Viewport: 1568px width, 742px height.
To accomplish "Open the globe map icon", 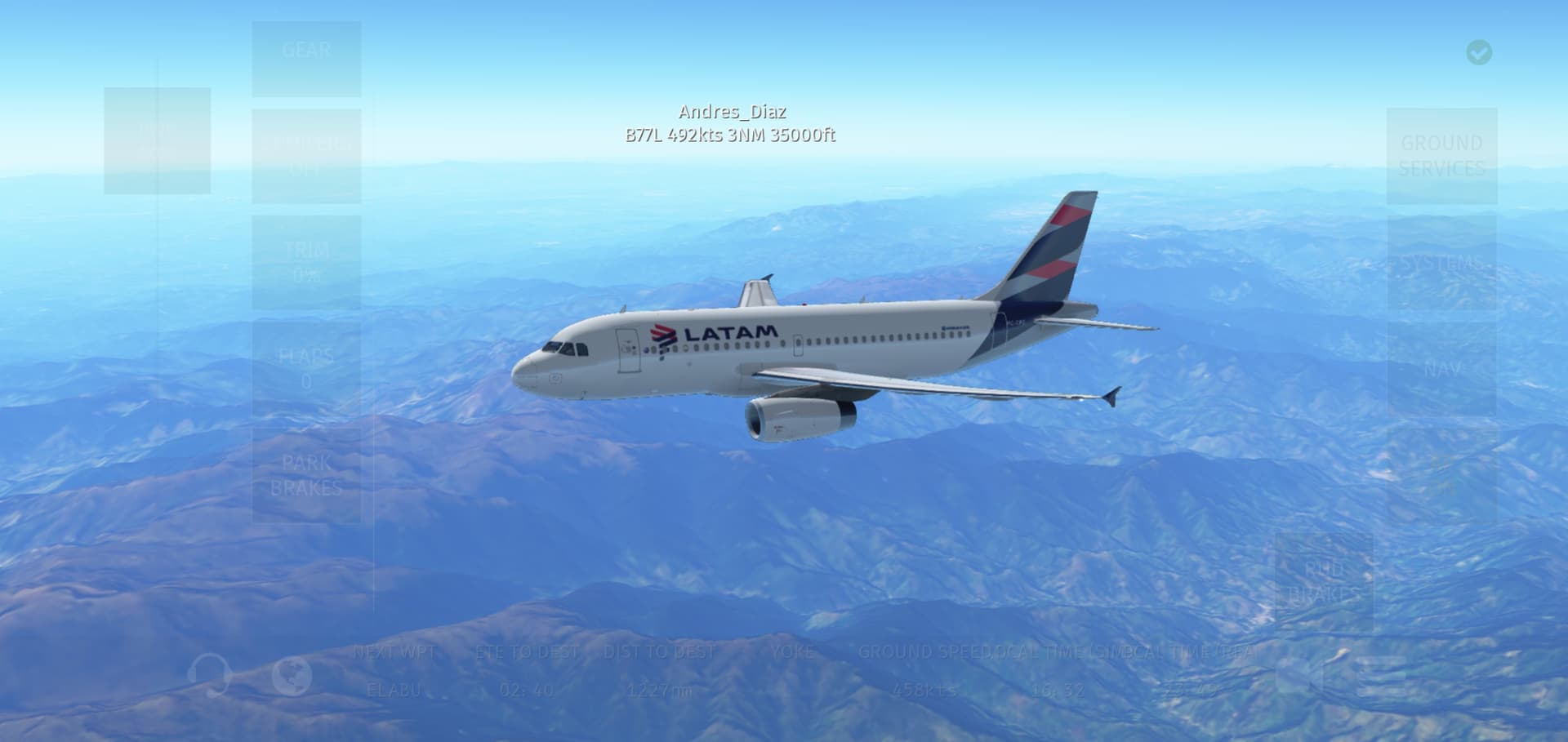I will (292, 675).
